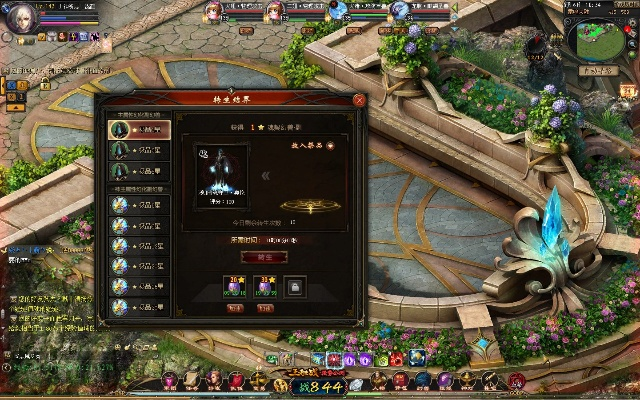Screen dimensions: 640x400
Task: Click the blue orb pet portrait
Action: click(339, 11)
